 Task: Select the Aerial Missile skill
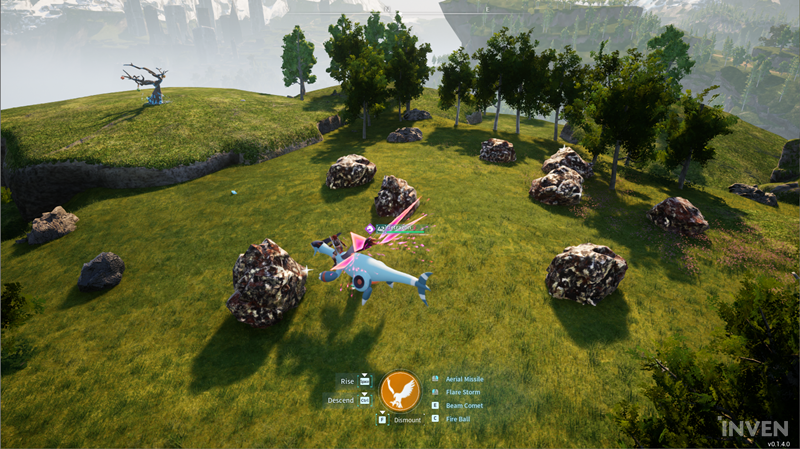[x=464, y=380]
